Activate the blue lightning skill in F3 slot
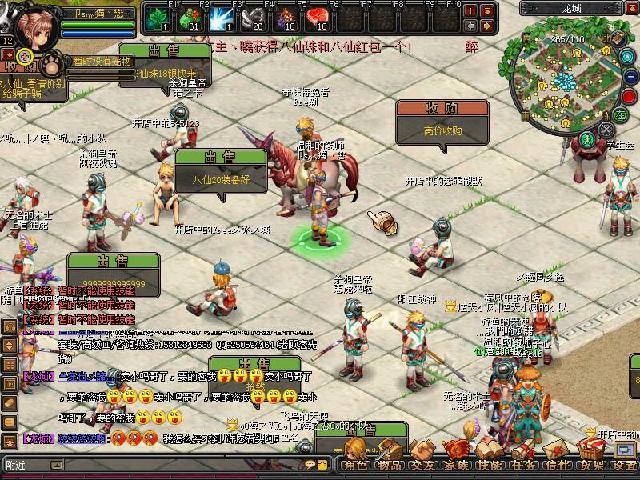Viewport: 640px width, 480px height. point(222,17)
